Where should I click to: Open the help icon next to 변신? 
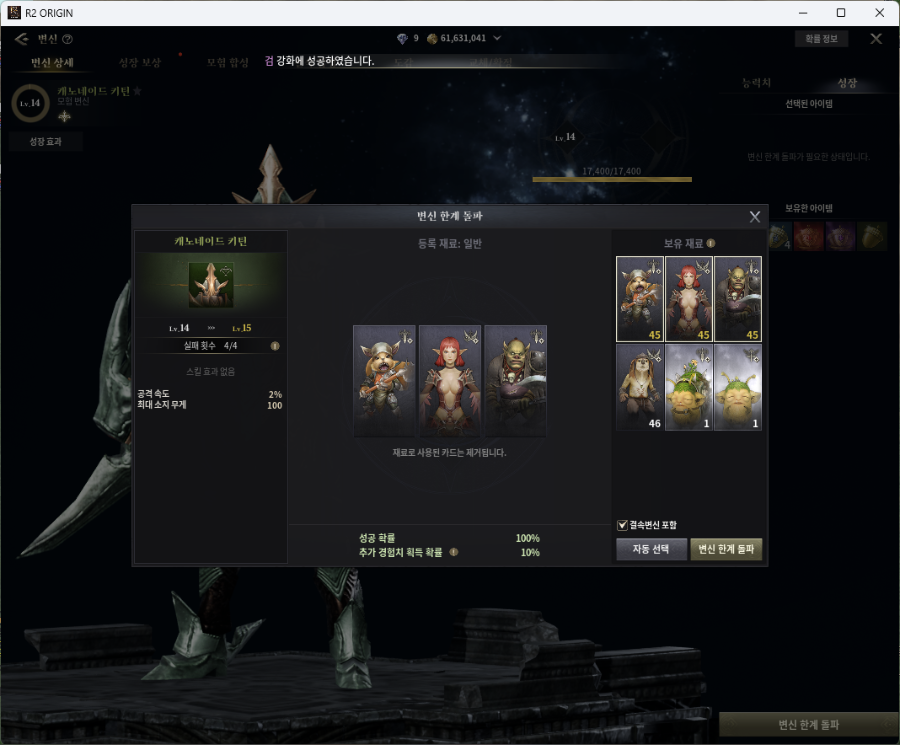(x=68, y=39)
